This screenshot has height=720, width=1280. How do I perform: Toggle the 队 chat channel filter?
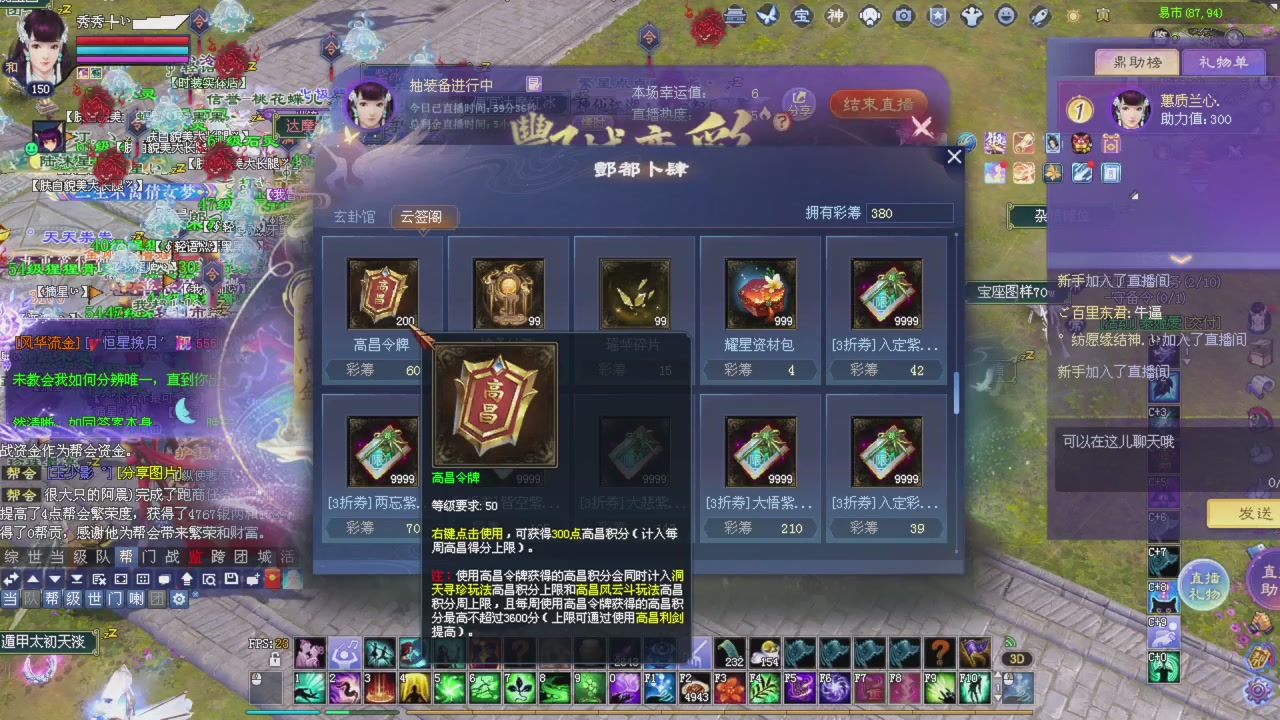click(x=30, y=598)
